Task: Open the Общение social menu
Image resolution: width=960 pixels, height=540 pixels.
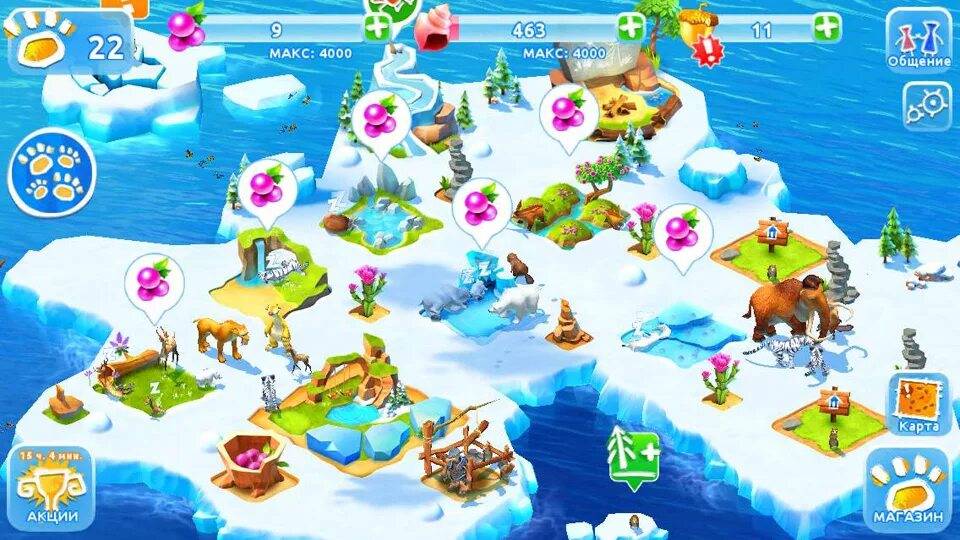Action: tap(918, 40)
